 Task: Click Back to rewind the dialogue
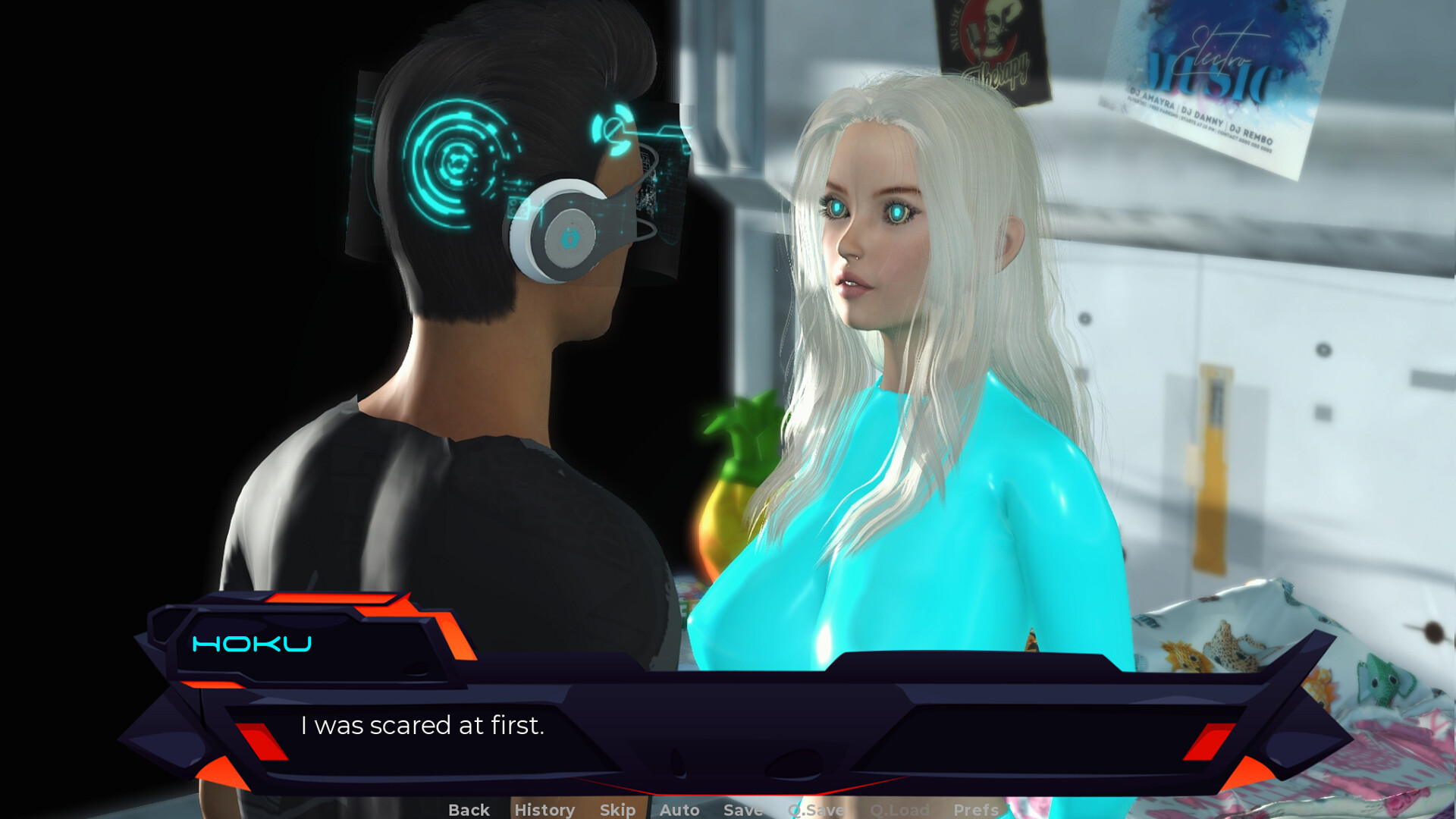469,809
